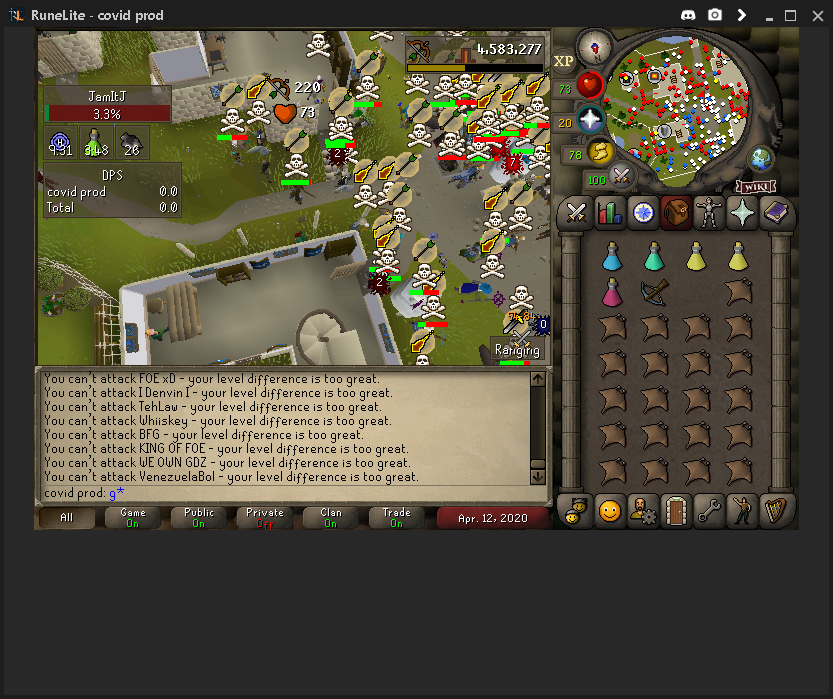Switch to the Skills tab

tap(609, 212)
